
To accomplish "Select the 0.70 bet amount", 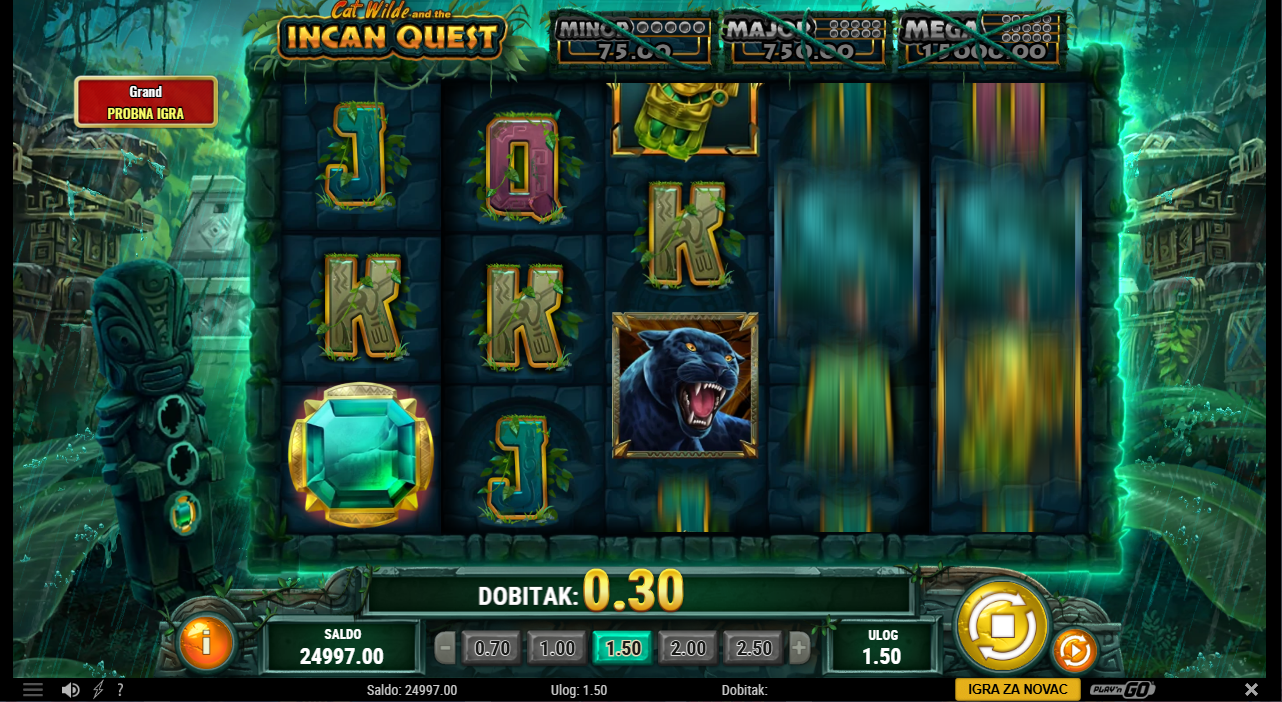I will click(x=492, y=648).
